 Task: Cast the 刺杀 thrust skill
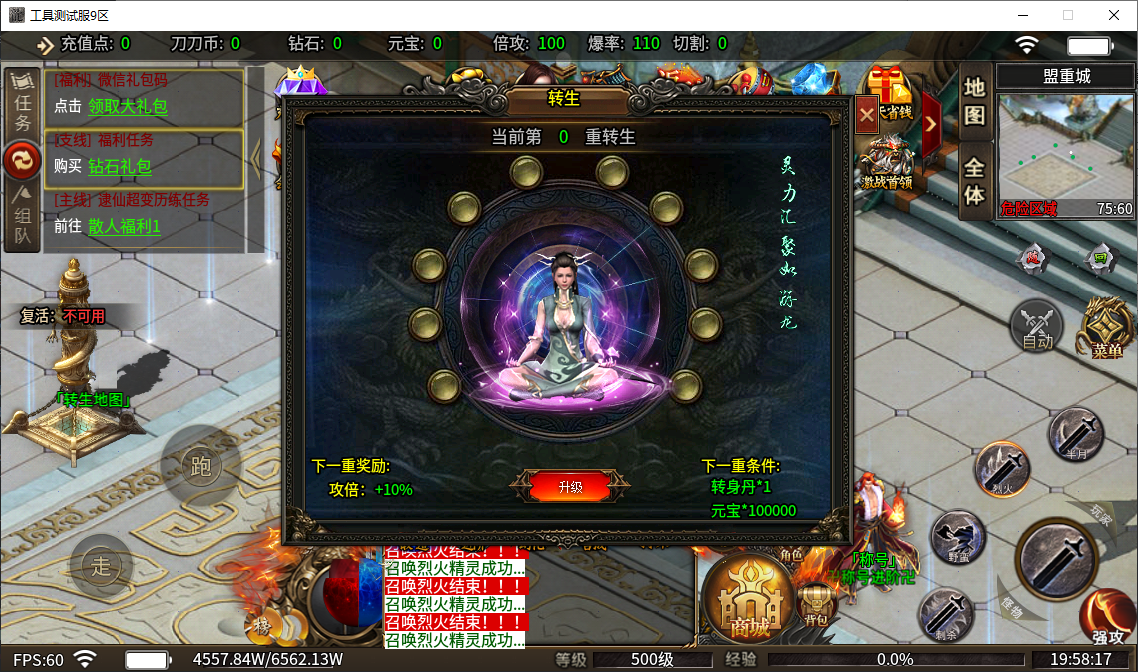pos(945,612)
